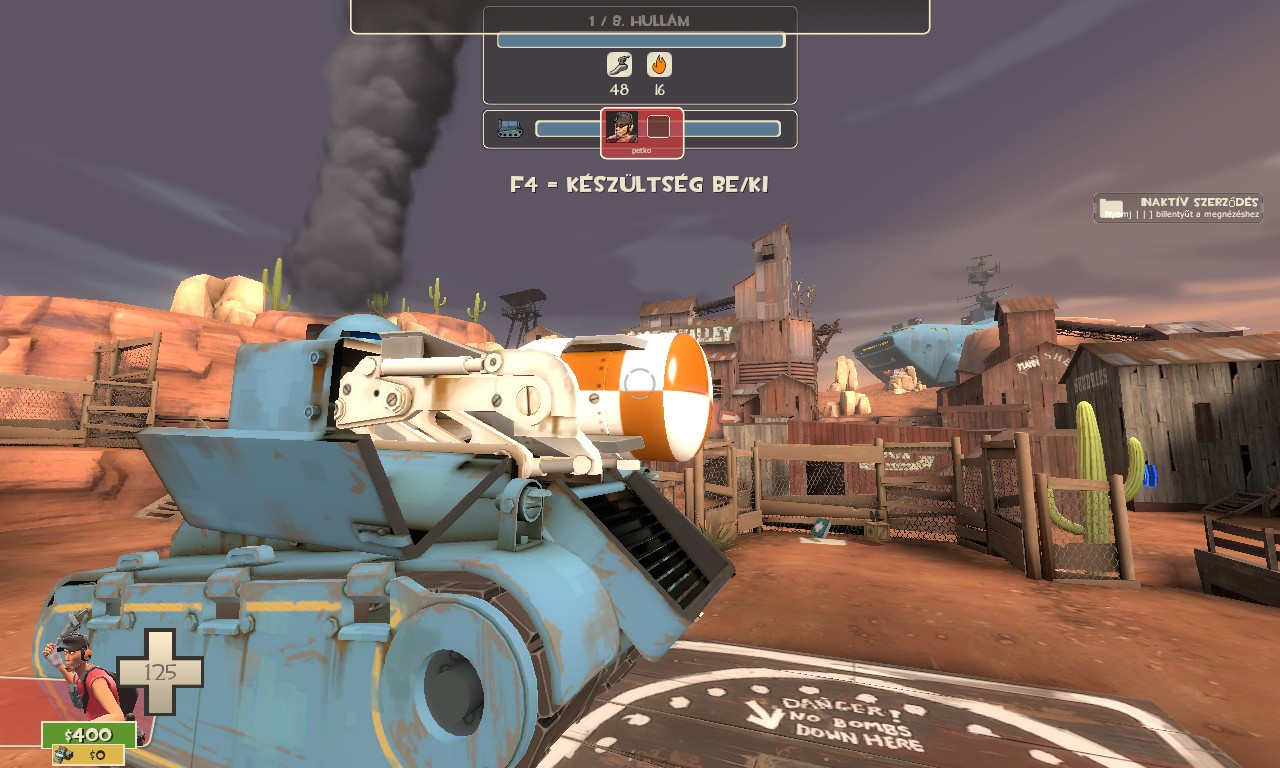Image resolution: width=1280 pixels, height=768 pixels.
Task: Click the blue wave progress bar
Action: (639, 41)
